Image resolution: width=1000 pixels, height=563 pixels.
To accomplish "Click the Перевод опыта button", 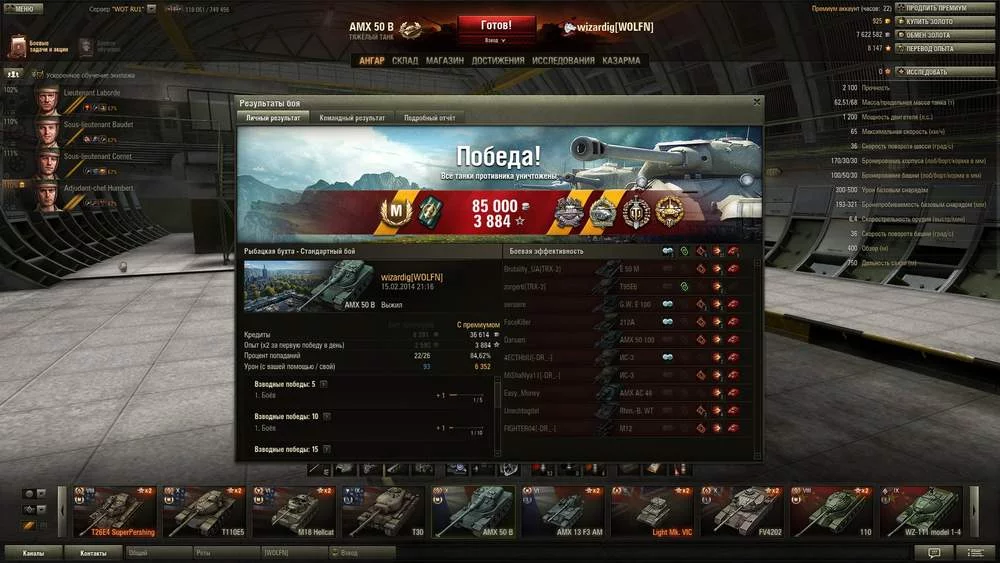I will (930, 48).
